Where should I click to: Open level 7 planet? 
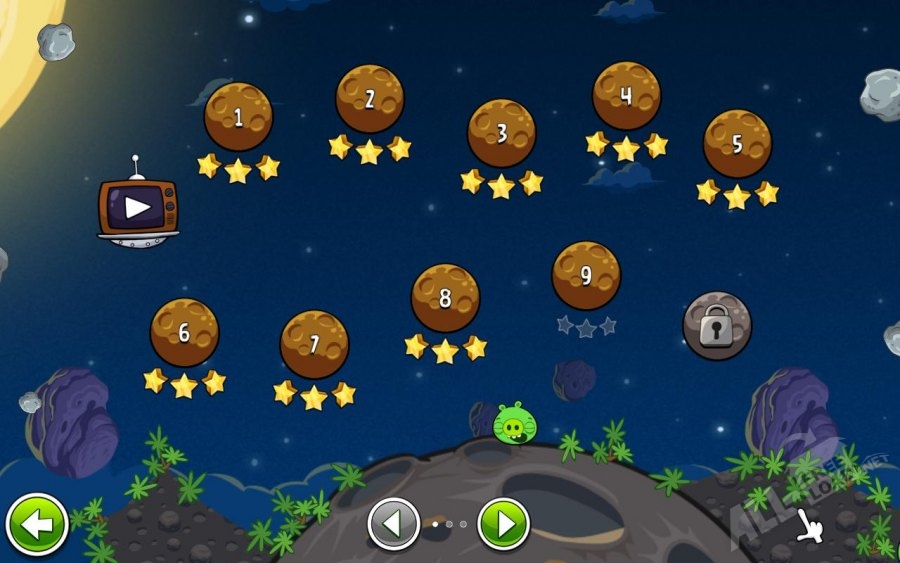[314, 344]
